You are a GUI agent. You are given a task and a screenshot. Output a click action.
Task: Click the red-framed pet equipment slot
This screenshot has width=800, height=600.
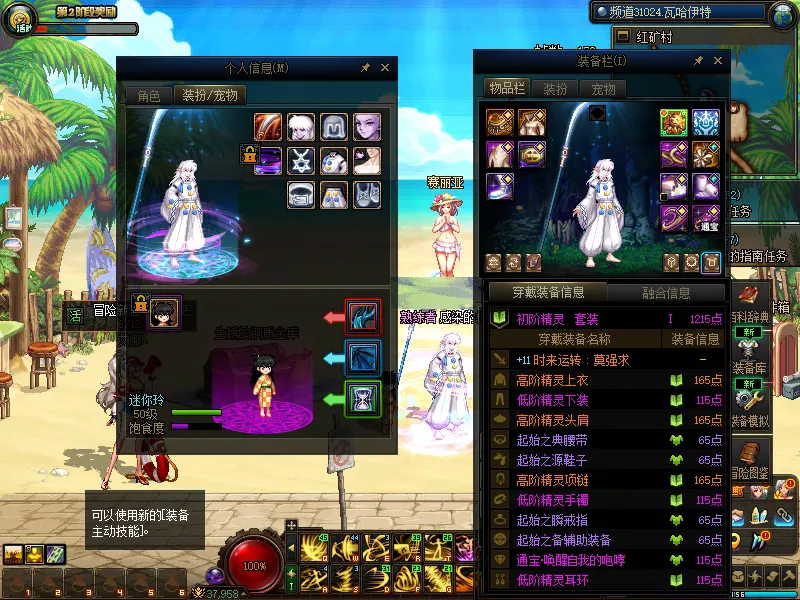pos(362,317)
